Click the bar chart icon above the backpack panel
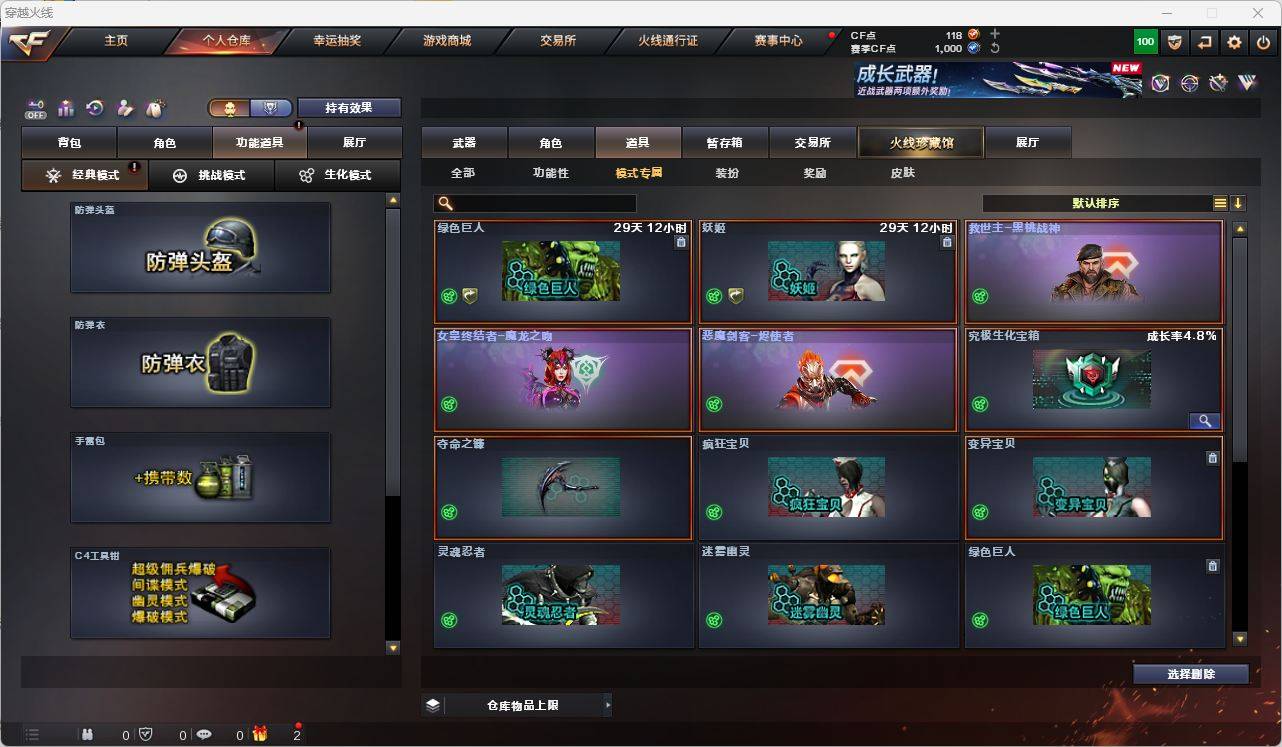Screen dimensions: 1282x747 pyautogui.click(x=65, y=107)
